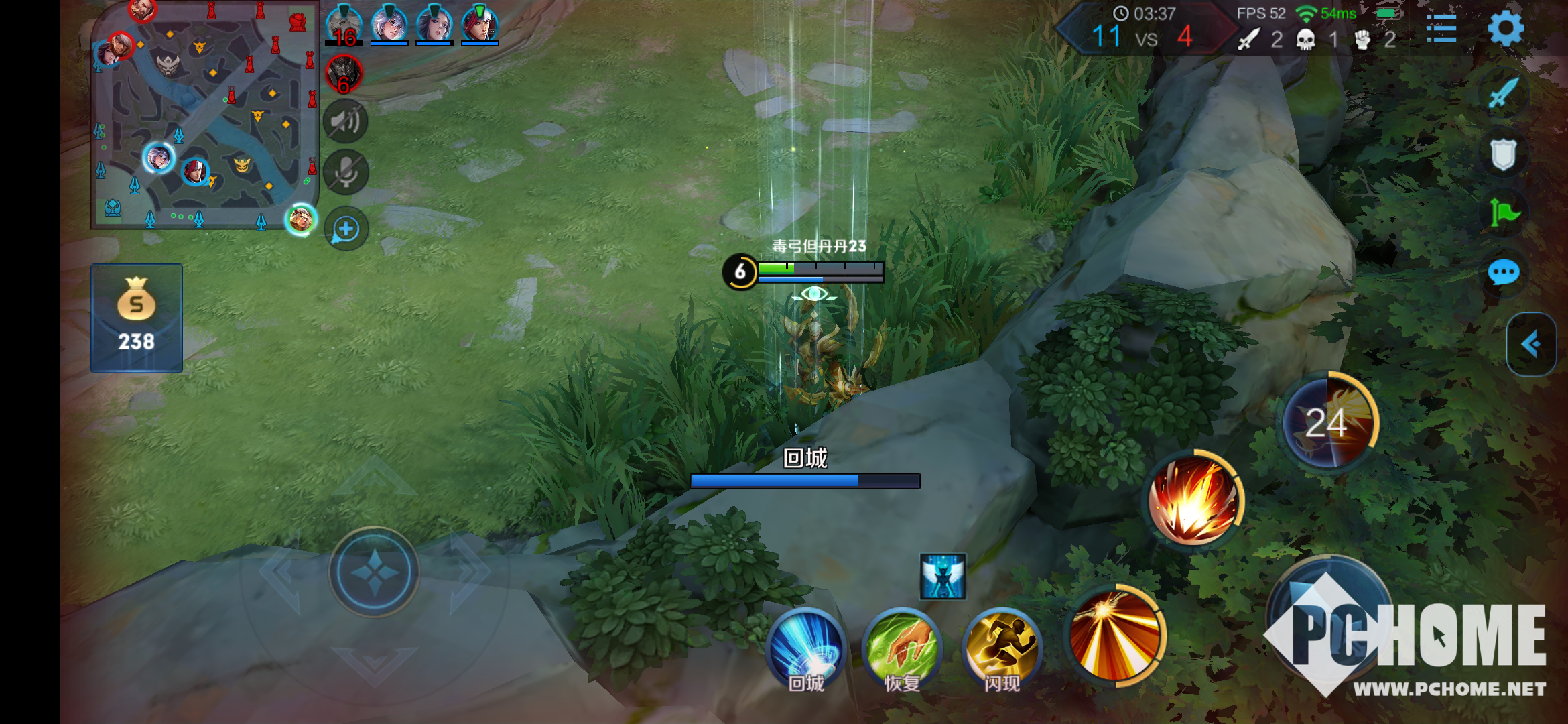Image resolution: width=1568 pixels, height=724 pixels.
Task: Cast the 闪现 flash spell
Action: (x=1002, y=648)
